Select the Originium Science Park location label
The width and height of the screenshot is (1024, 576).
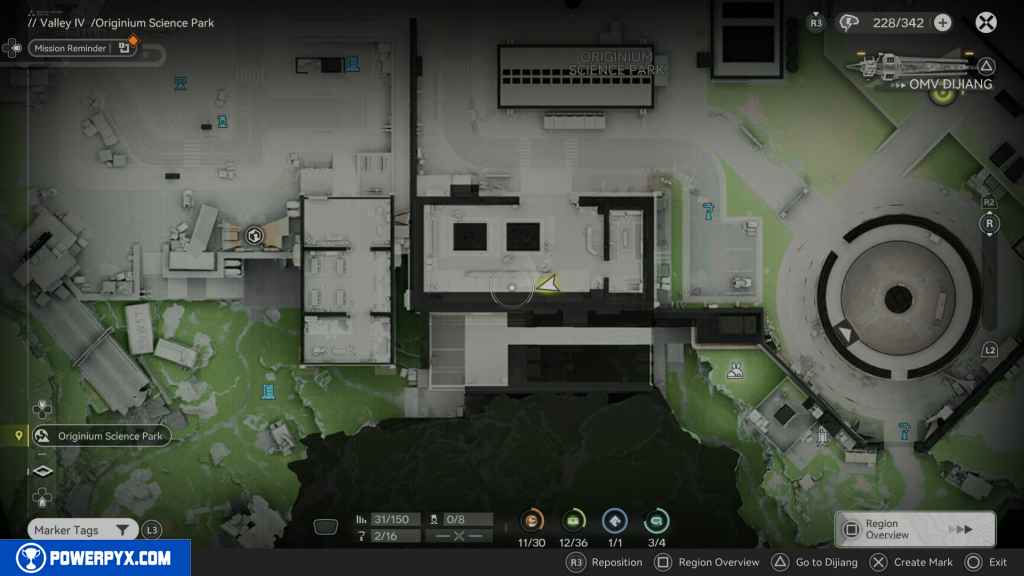[x=100, y=436]
